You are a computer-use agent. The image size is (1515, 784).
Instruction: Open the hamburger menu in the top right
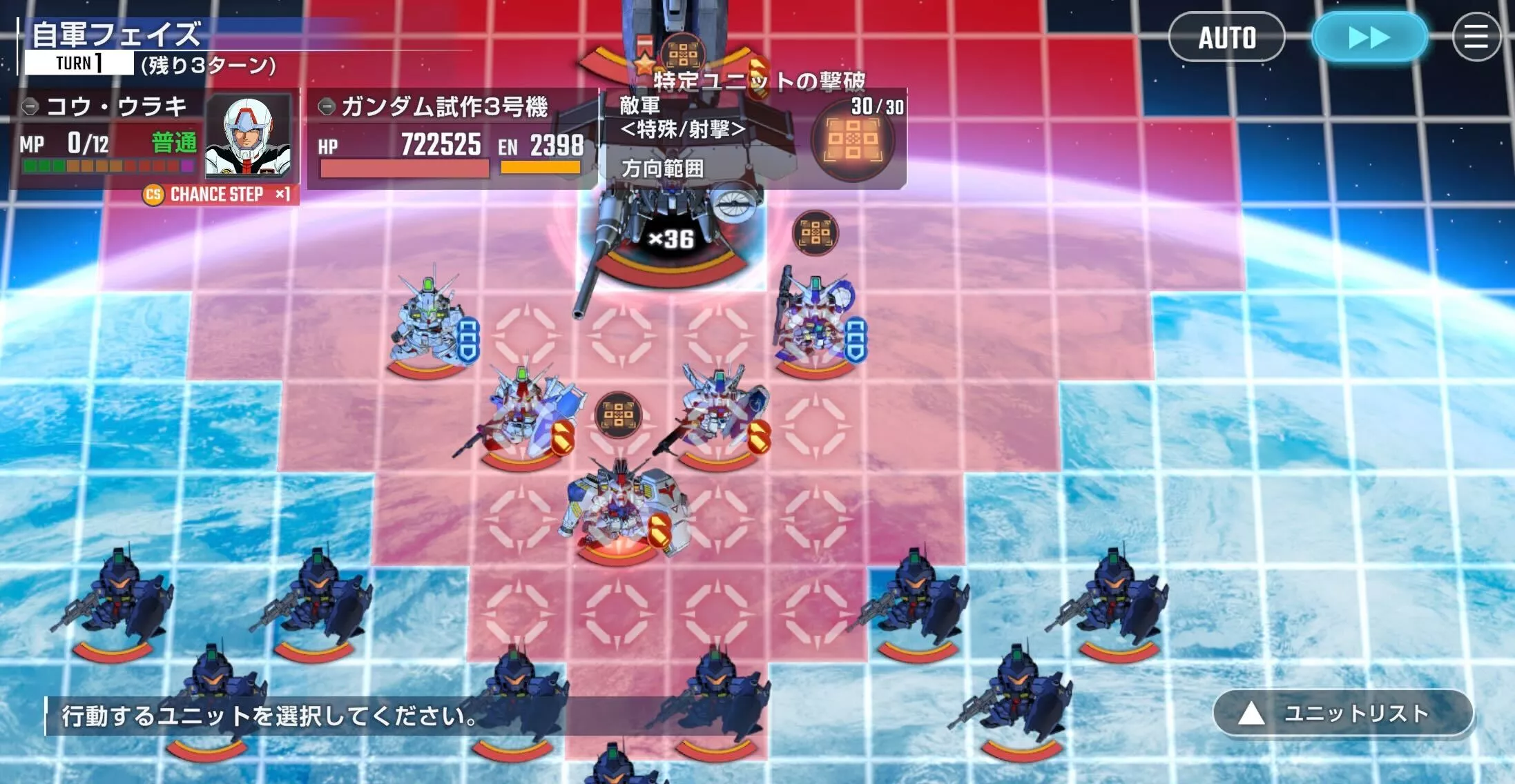click(x=1476, y=38)
